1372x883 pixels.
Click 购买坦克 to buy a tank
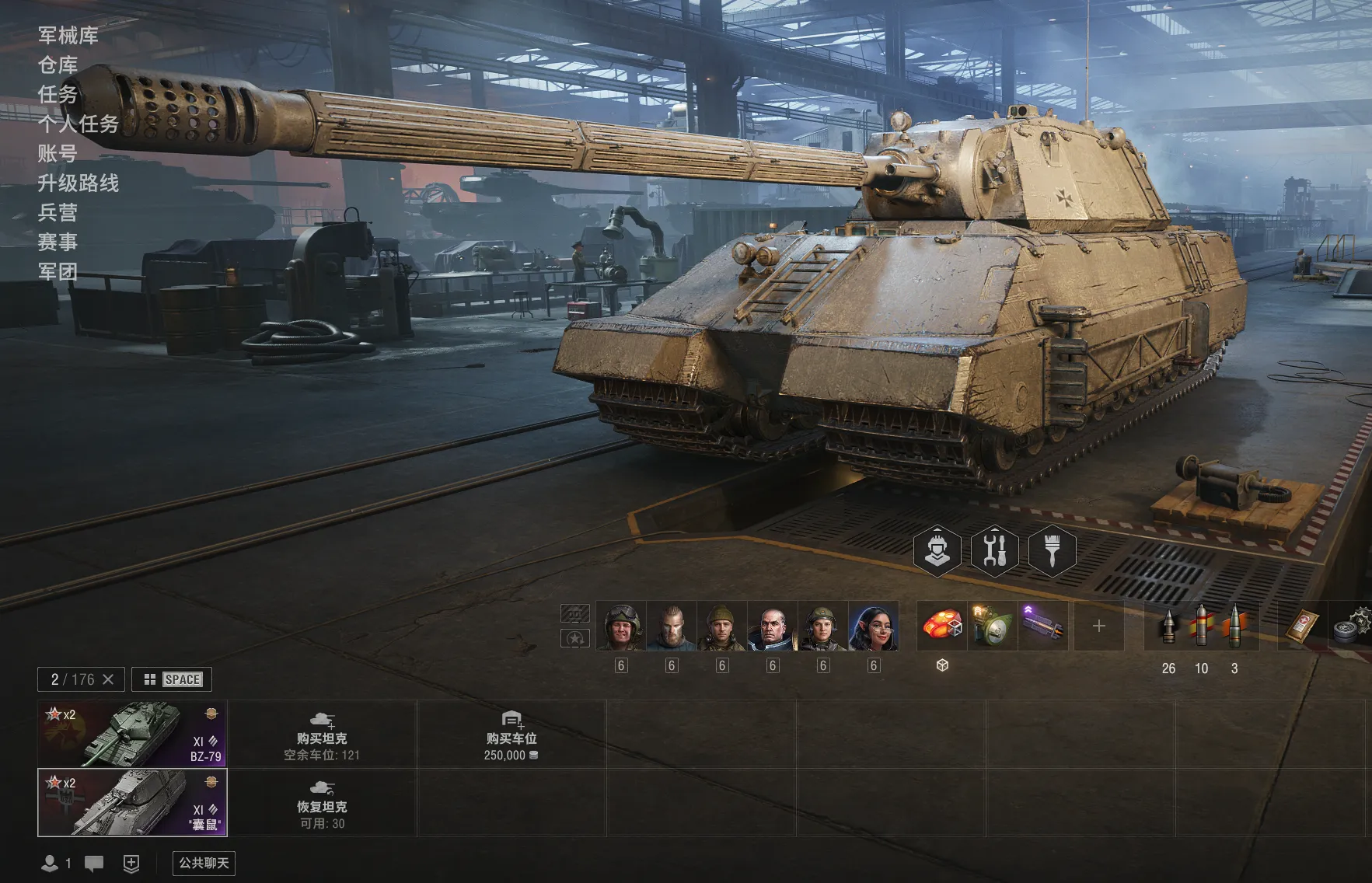pos(322,734)
